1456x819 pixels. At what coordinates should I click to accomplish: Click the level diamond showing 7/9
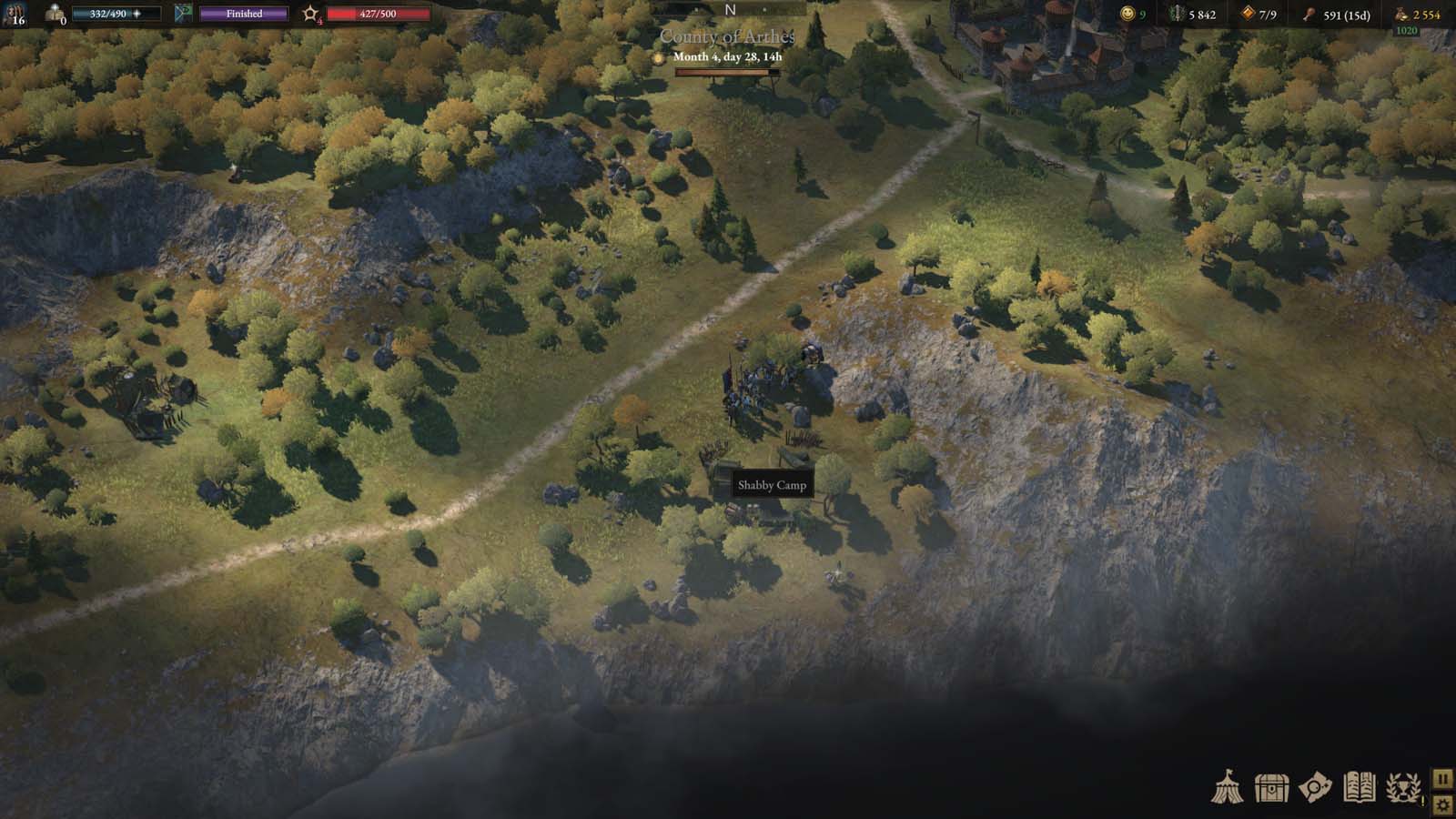click(1249, 14)
